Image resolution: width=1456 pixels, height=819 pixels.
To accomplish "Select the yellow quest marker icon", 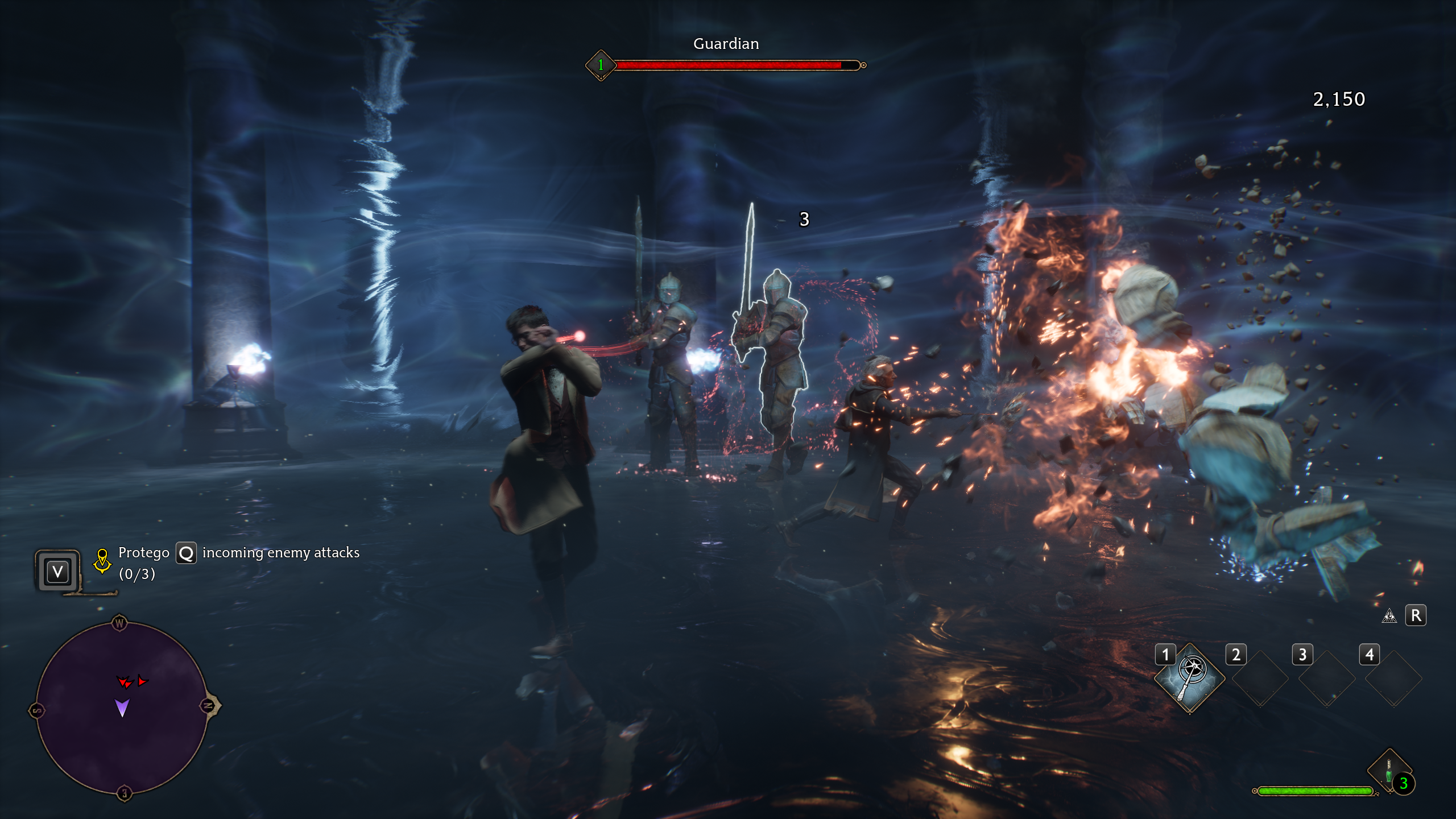I will 102,561.
